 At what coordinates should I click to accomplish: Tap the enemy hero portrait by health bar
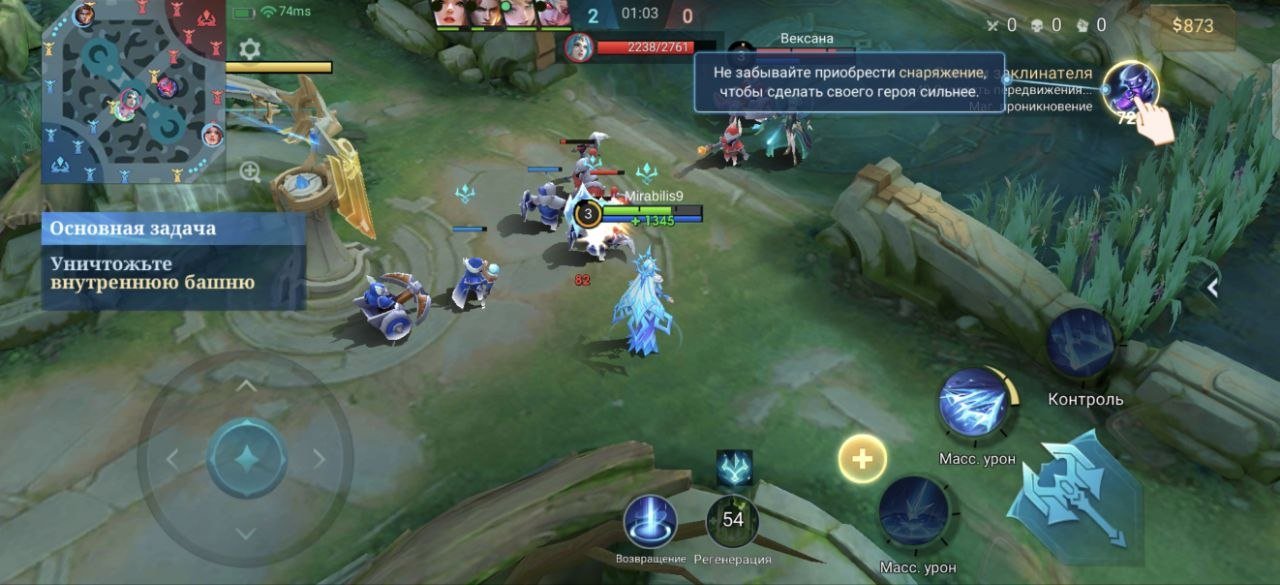[x=579, y=47]
